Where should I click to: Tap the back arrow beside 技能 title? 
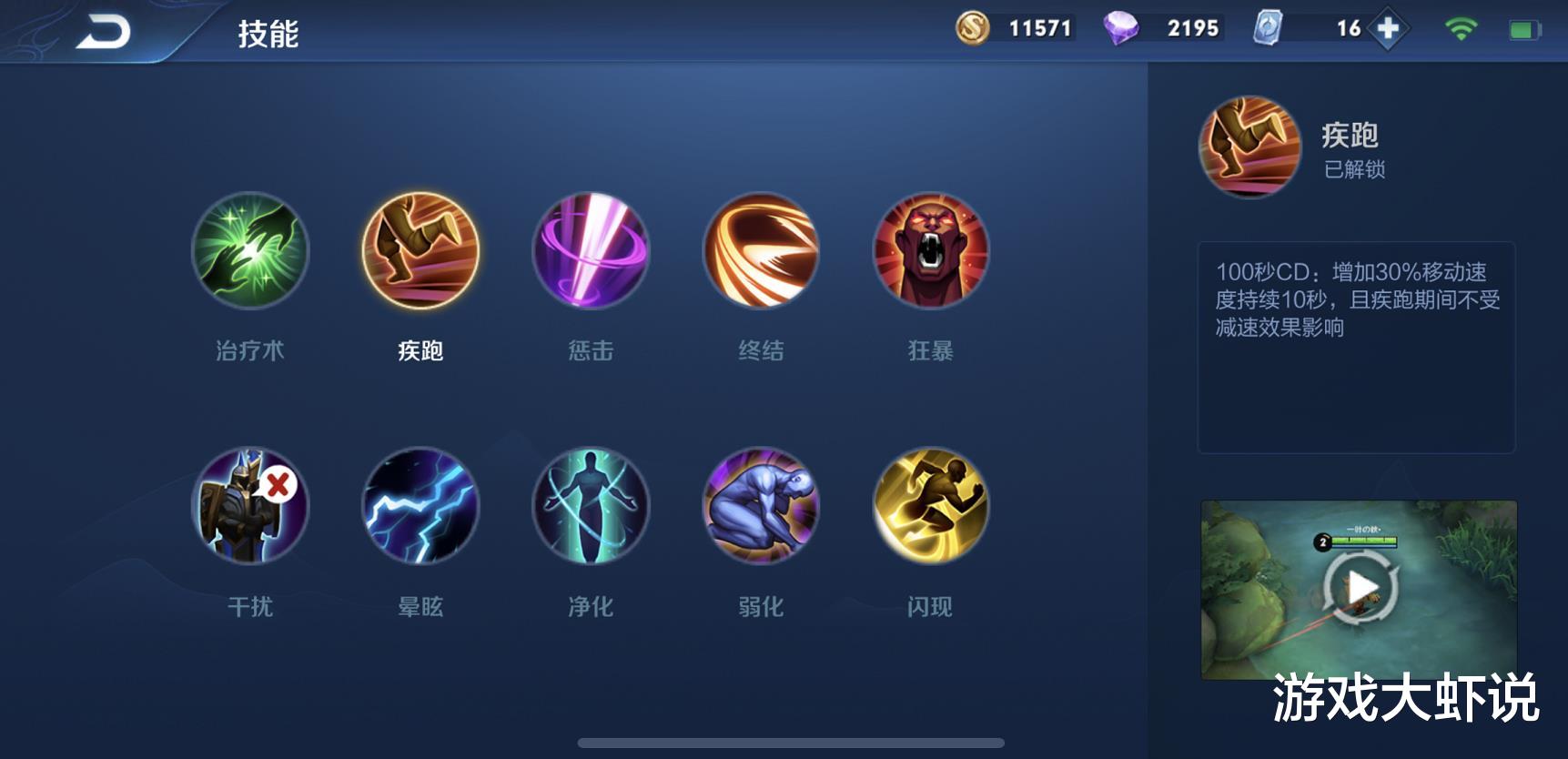pyautogui.click(x=103, y=28)
